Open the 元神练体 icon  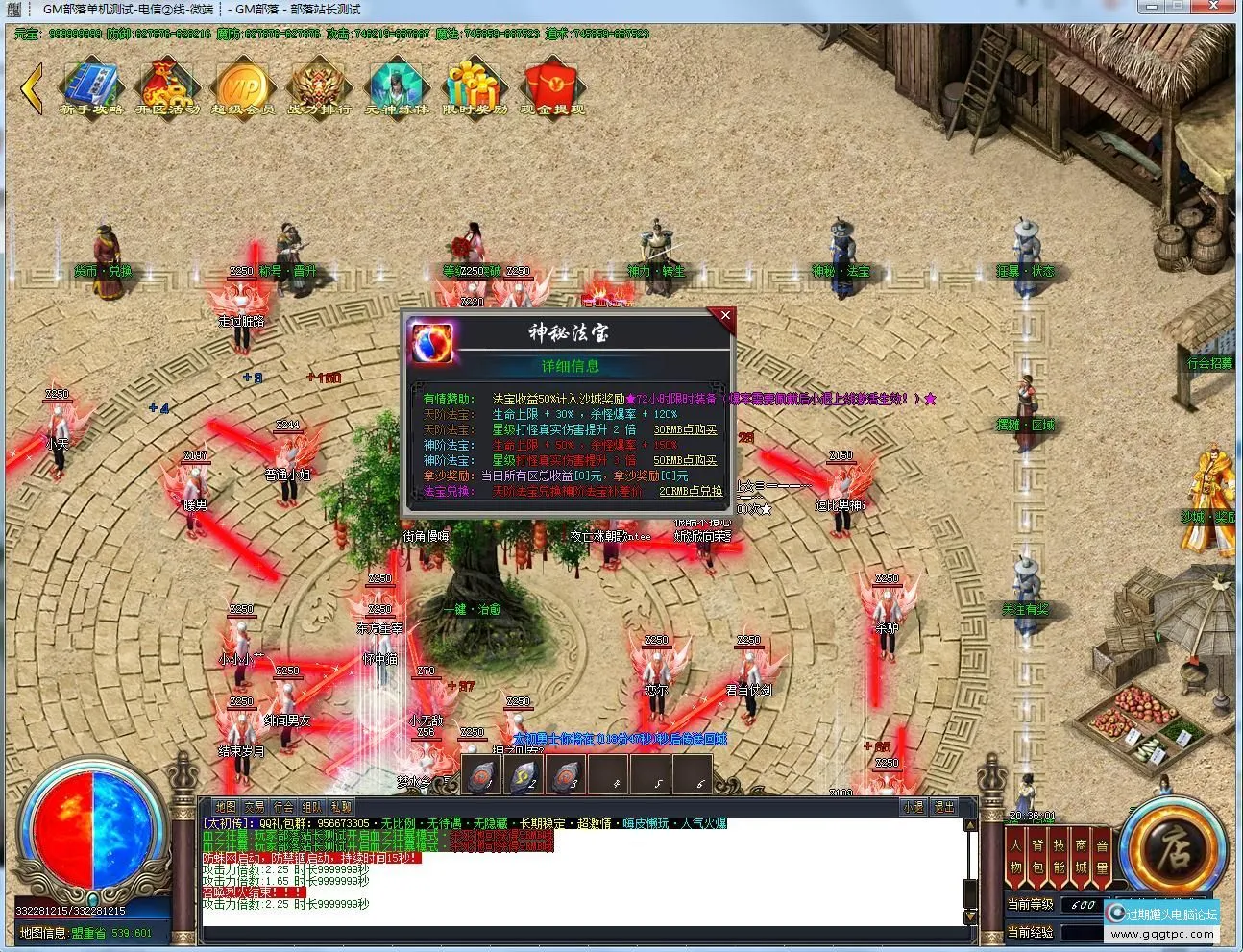(397, 87)
